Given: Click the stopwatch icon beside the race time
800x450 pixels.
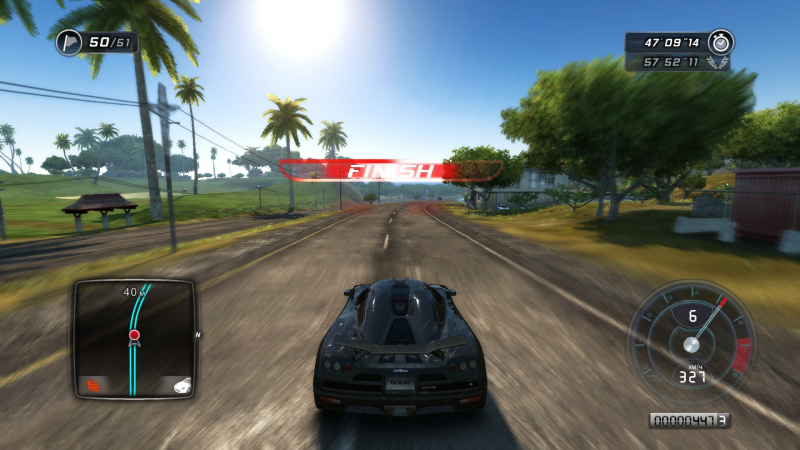Looking at the screenshot, I should (x=720, y=42).
